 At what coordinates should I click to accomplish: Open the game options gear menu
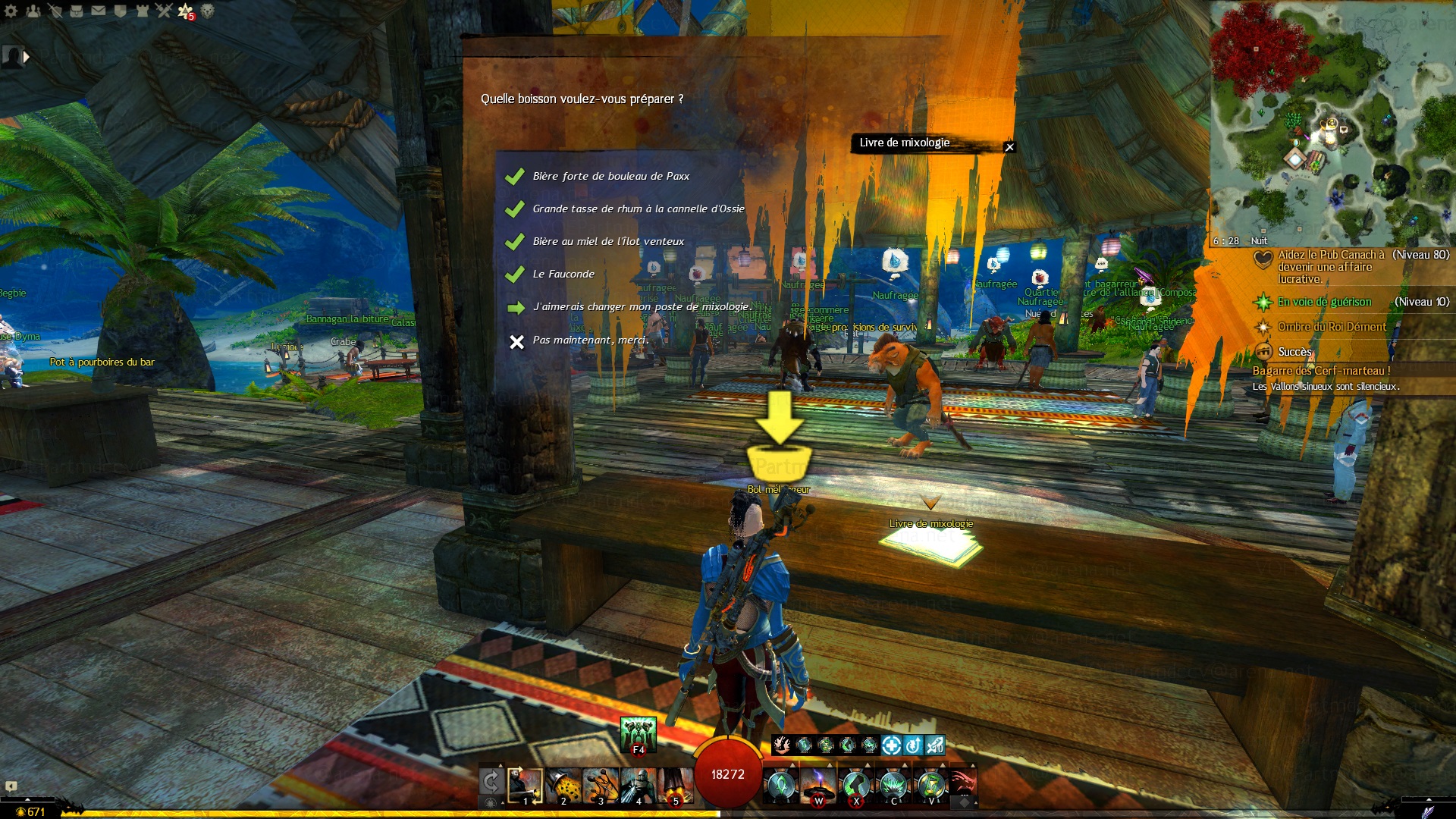click(11, 11)
